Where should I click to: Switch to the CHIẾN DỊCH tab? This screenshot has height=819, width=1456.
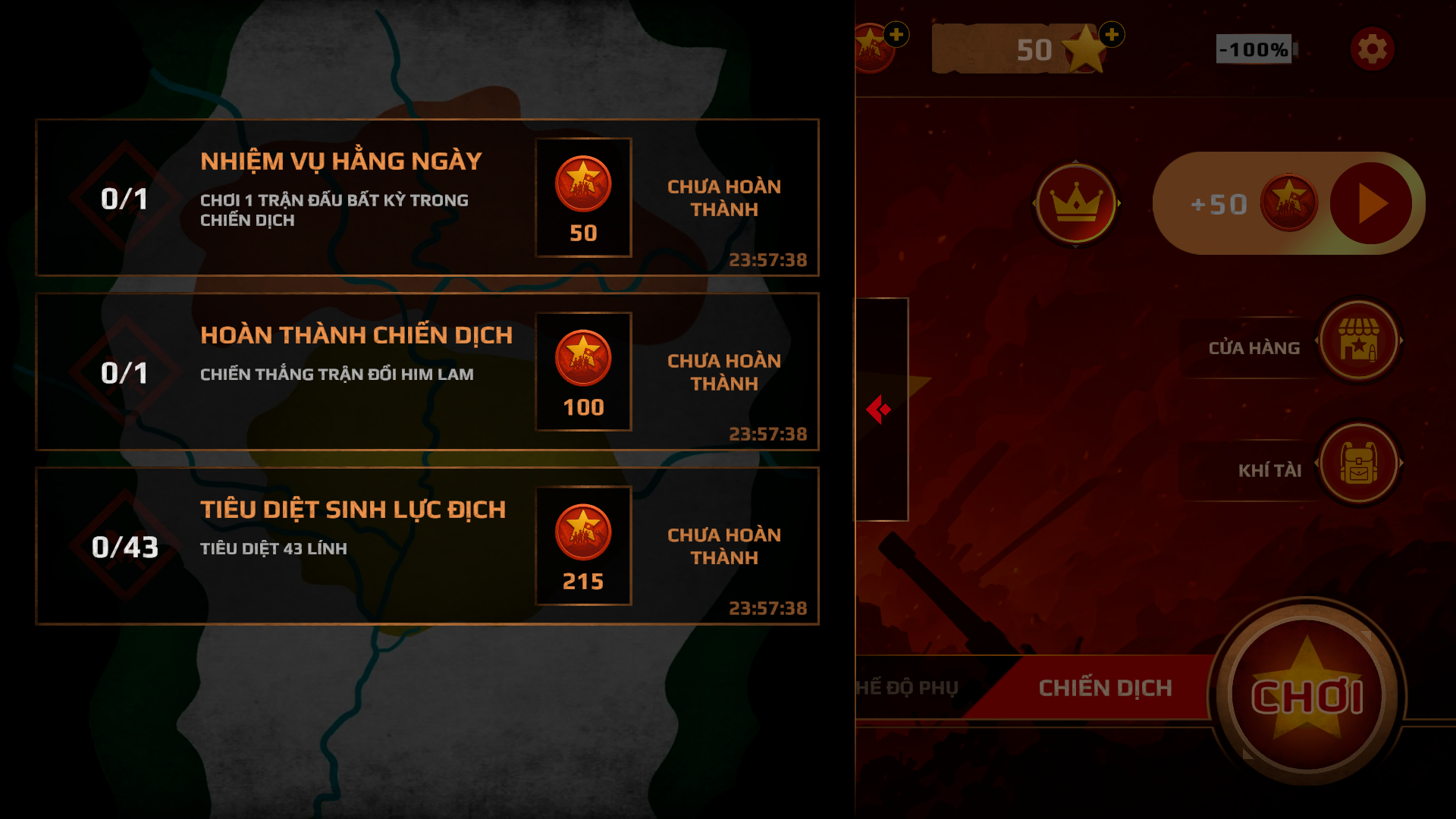click(x=1103, y=687)
